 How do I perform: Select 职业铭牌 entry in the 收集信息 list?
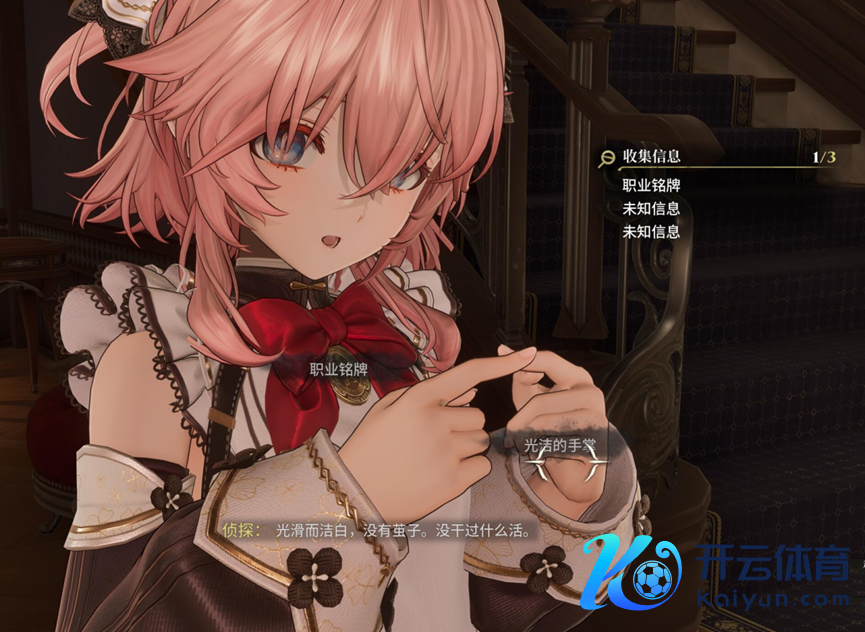pyautogui.click(x=651, y=185)
